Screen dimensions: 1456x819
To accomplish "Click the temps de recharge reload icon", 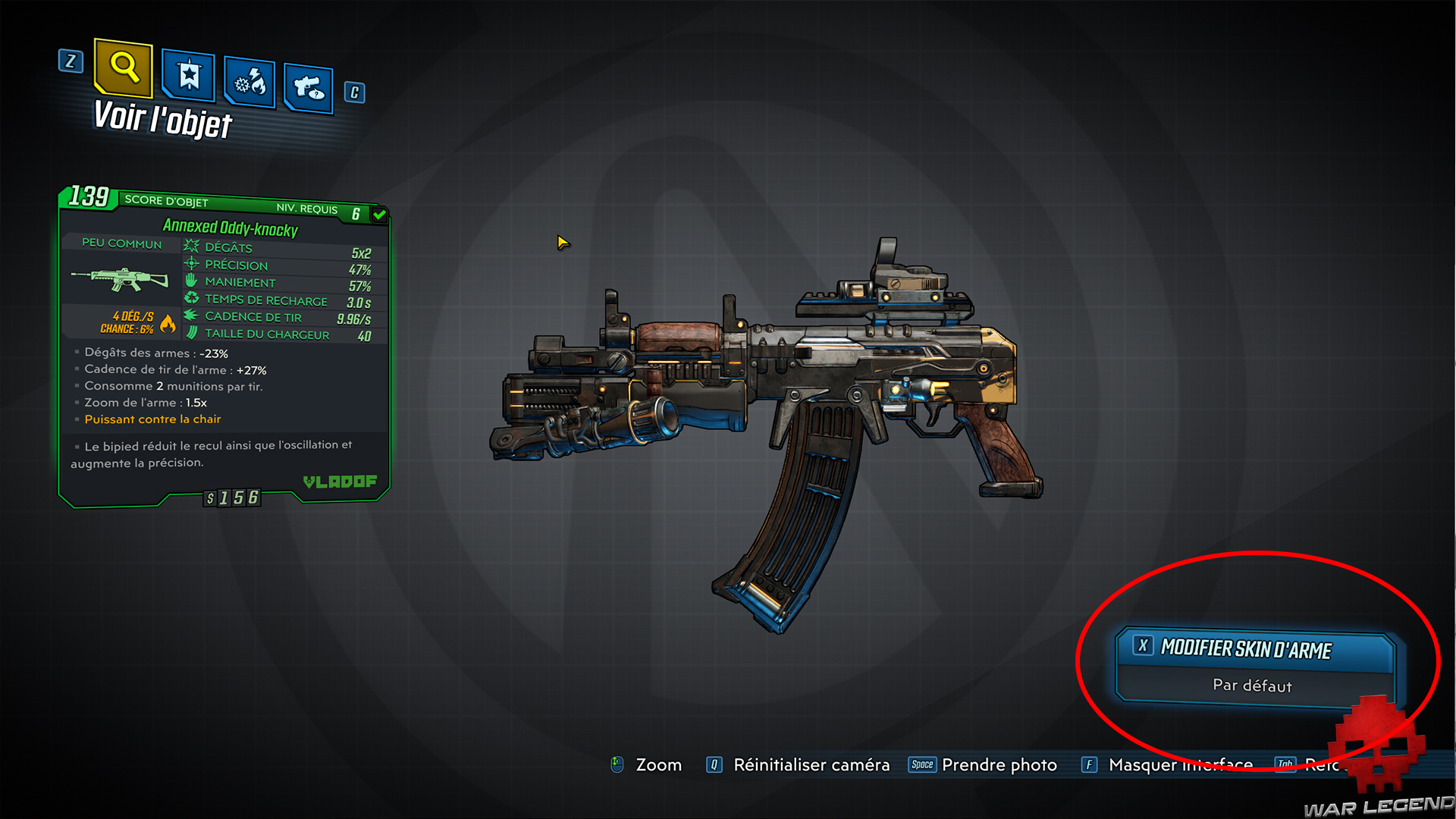I will coord(190,299).
